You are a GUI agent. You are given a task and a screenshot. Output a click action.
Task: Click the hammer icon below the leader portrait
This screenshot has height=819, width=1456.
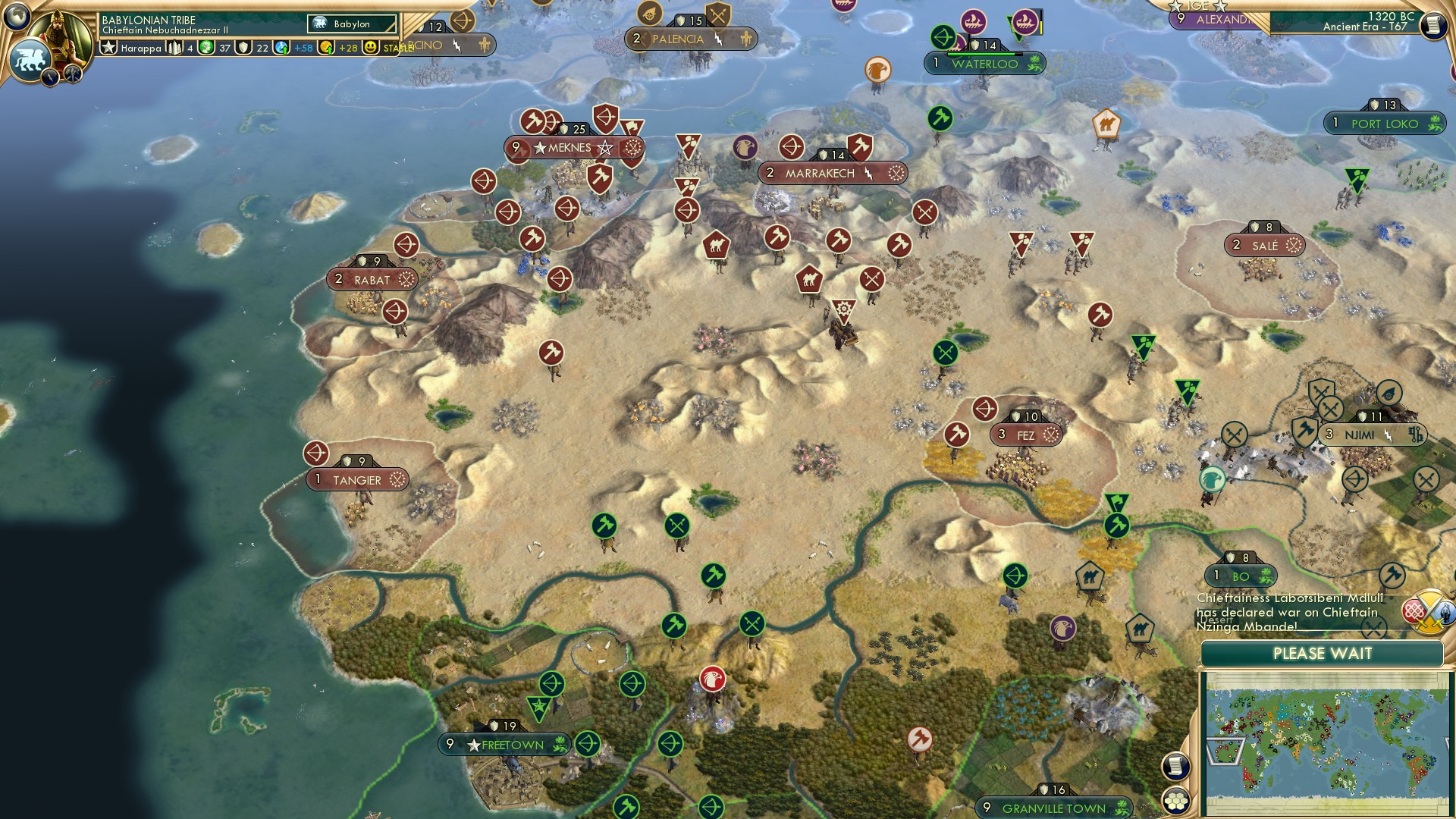(x=71, y=74)
